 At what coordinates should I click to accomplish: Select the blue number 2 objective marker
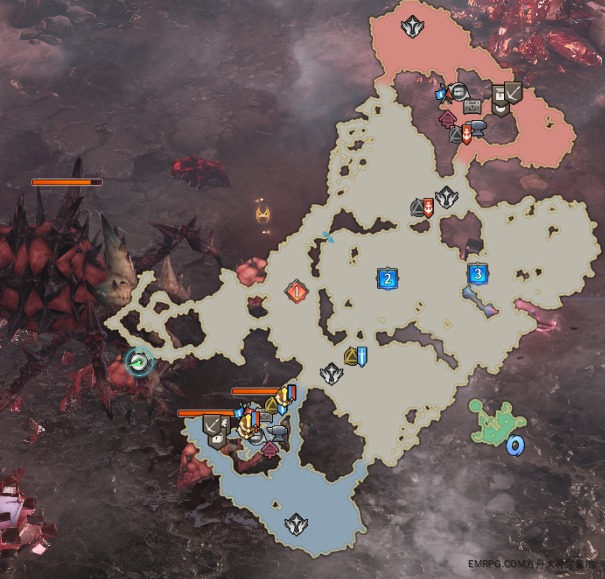(386, 278)
